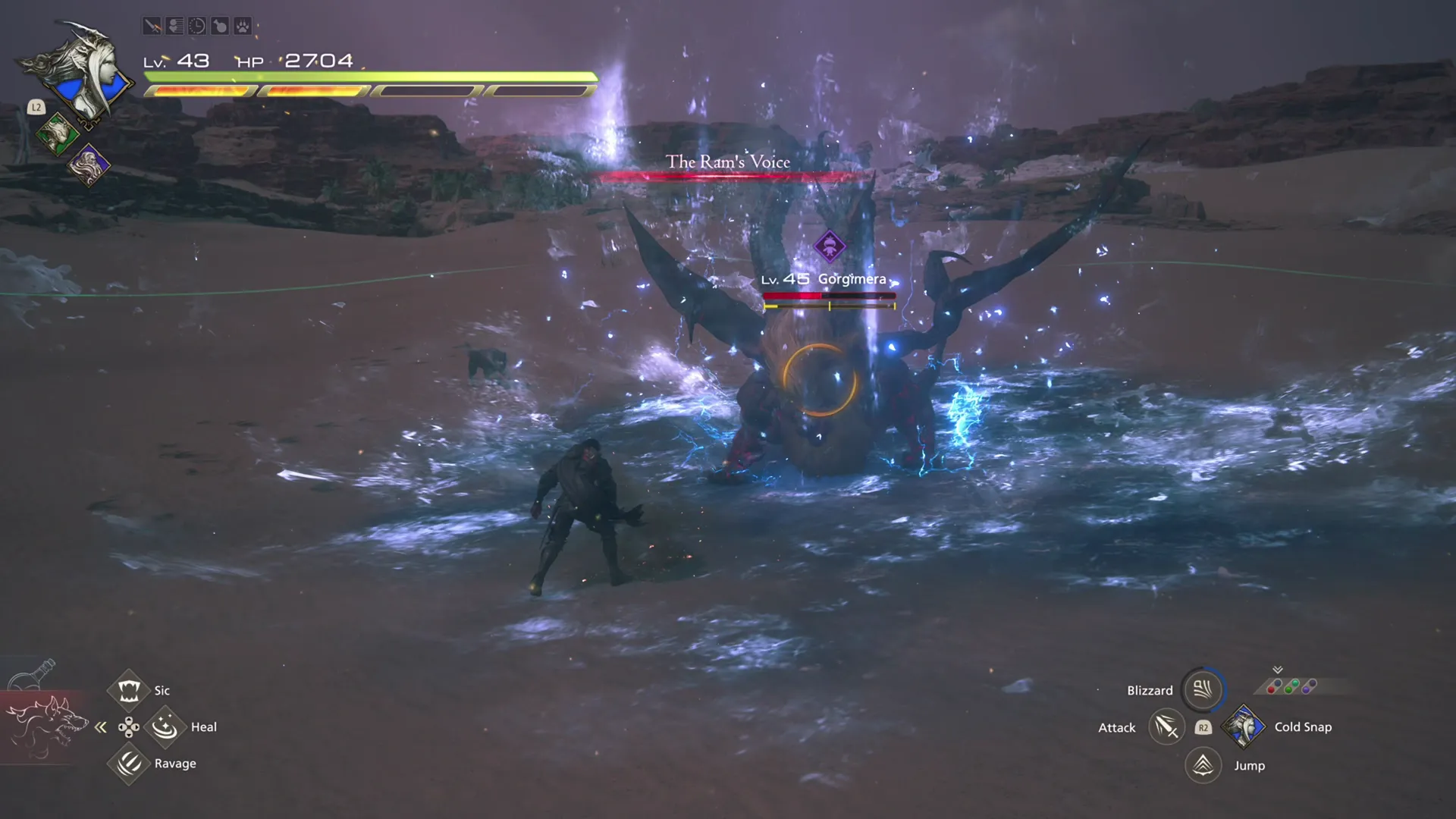Screen dimensions: 1456x819
Task: Activate the Jump ability icon
Action: pyautogui.click(x=1201, y=765)
